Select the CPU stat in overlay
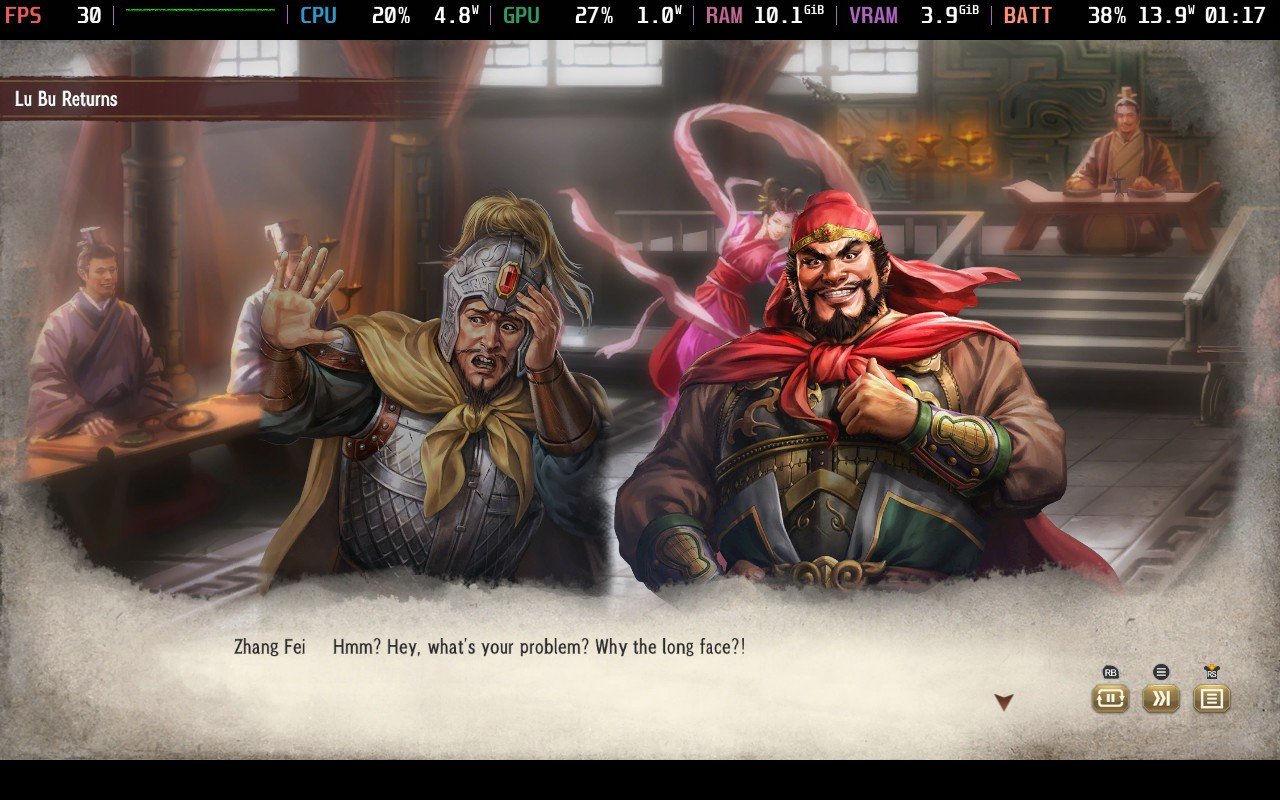 click(x=318, y=15)
